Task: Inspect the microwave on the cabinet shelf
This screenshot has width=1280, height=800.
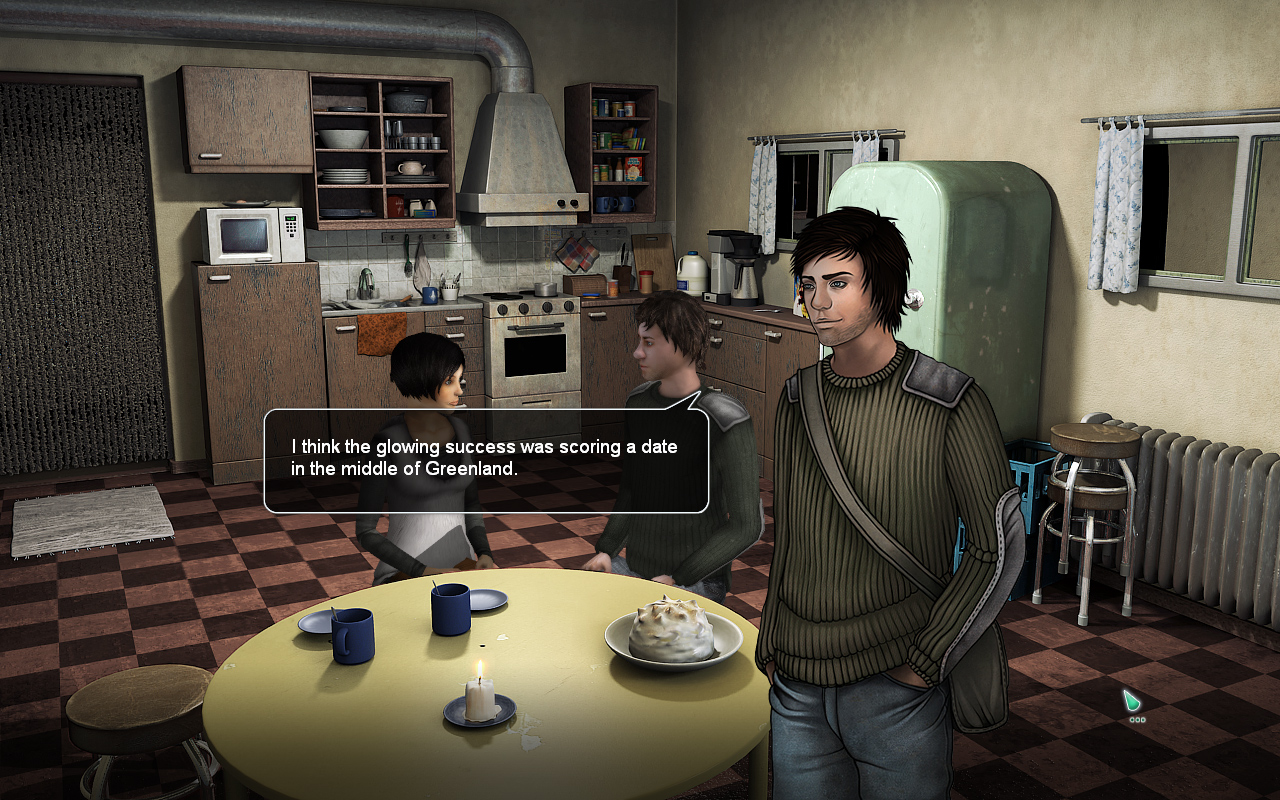Action: coord(252,233)
